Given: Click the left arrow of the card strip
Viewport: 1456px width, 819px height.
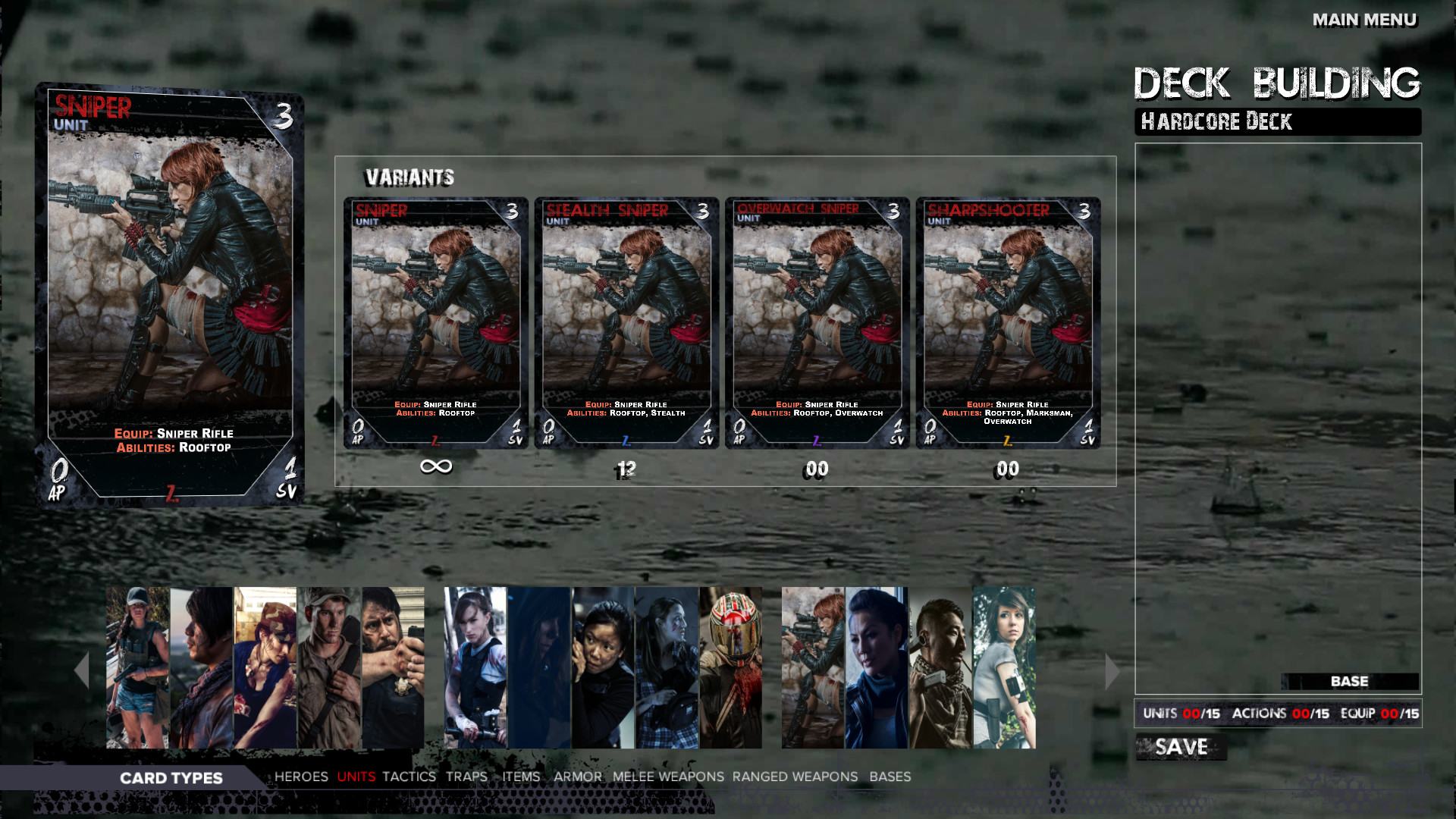Looking at the screenshot, I should coord(81,670).
